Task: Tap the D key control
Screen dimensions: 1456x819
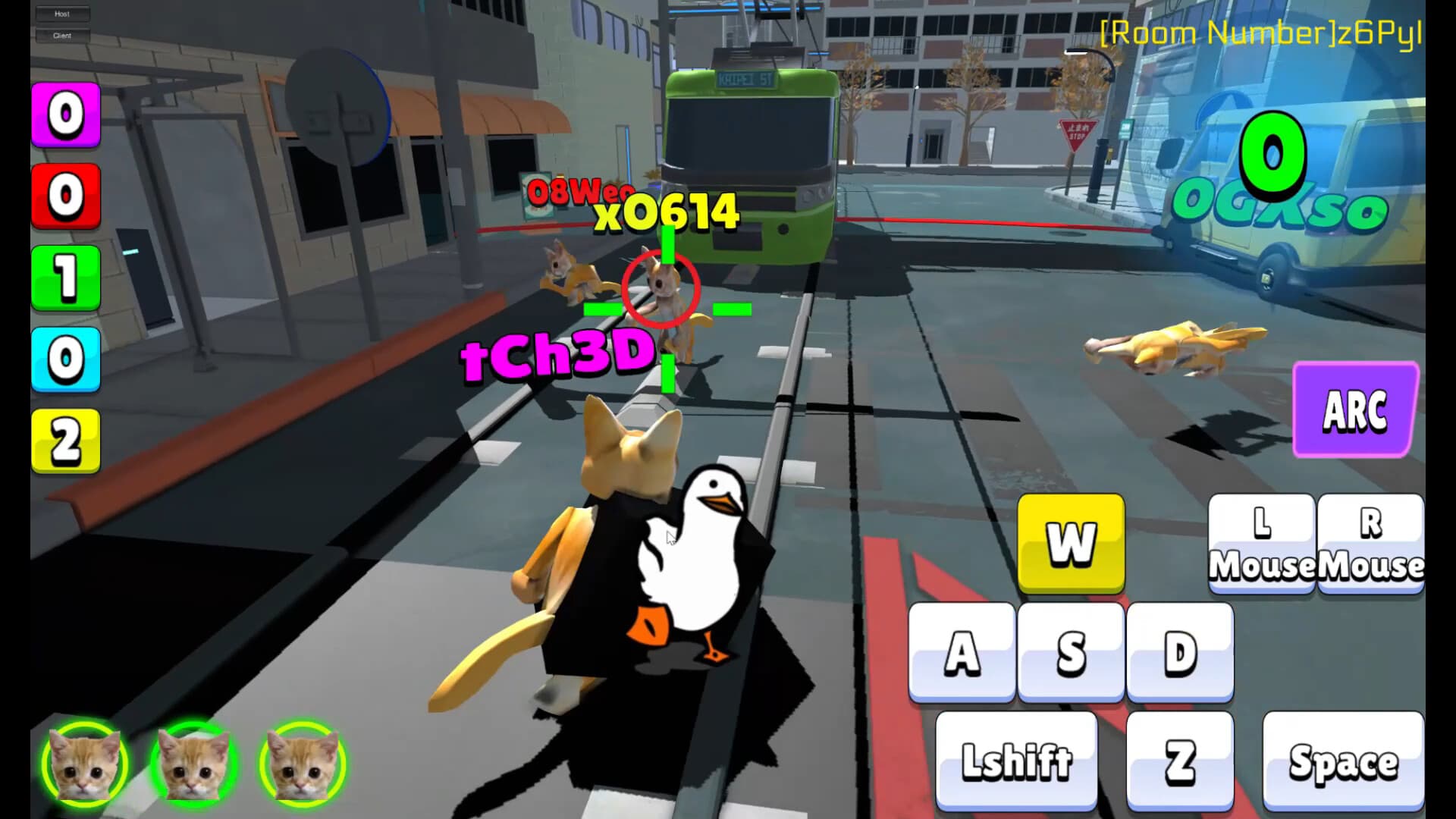Action: (1178, 652)
